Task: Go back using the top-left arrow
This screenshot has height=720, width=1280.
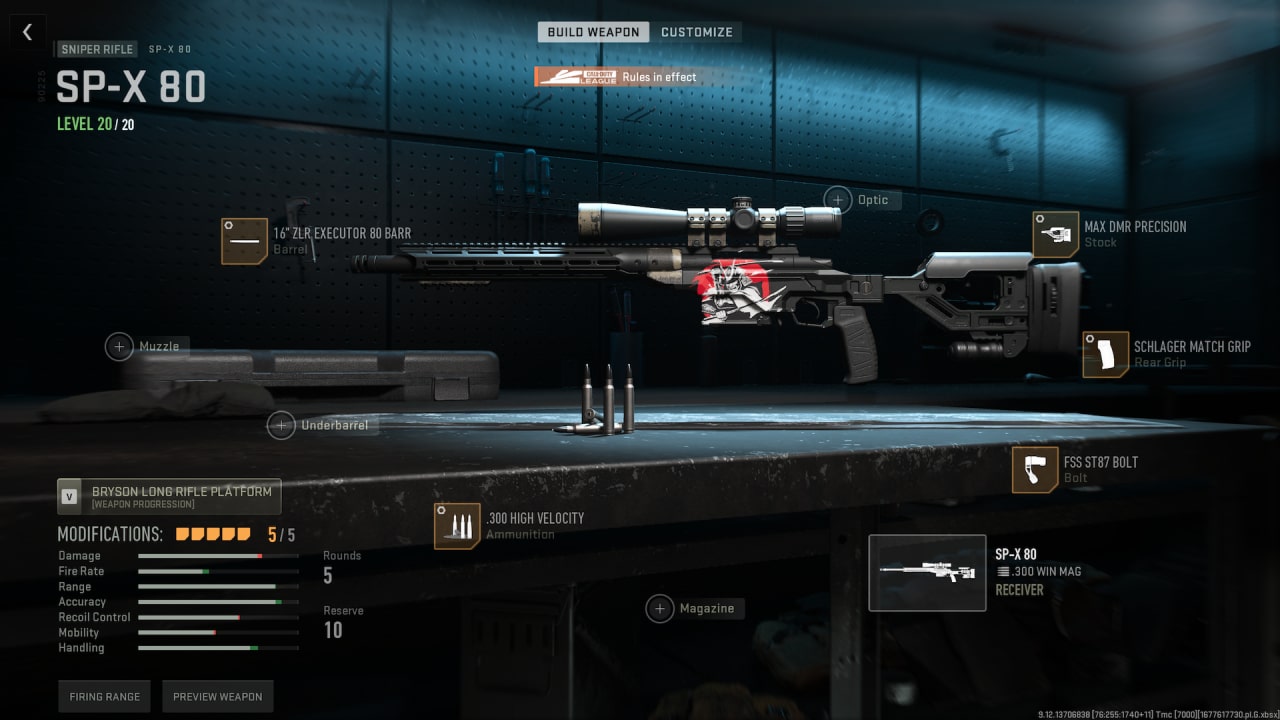Action: point(27,32)
